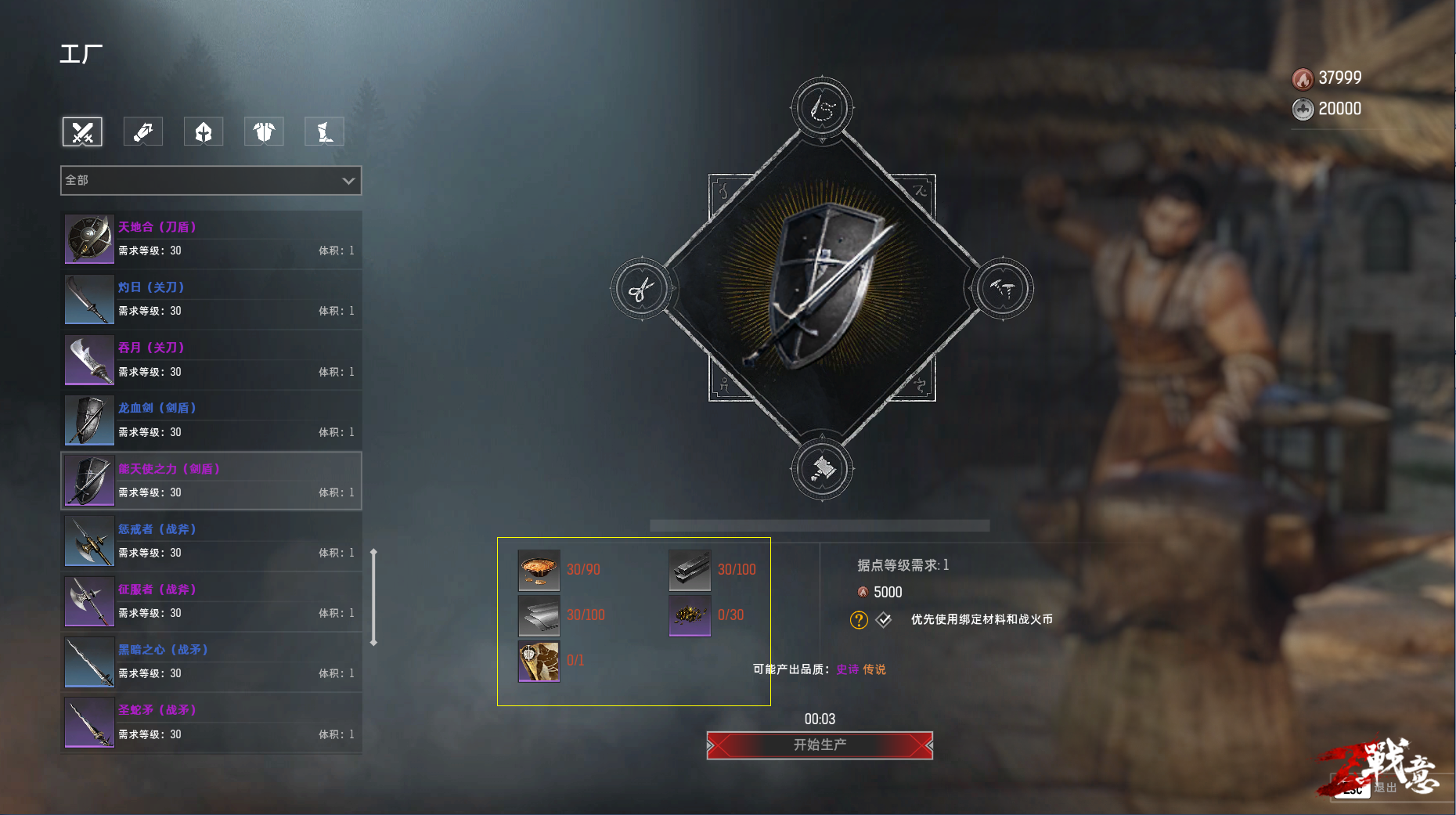
Task: Pick the 龙血剑 (剑盾) recipe
Action: 211,420
